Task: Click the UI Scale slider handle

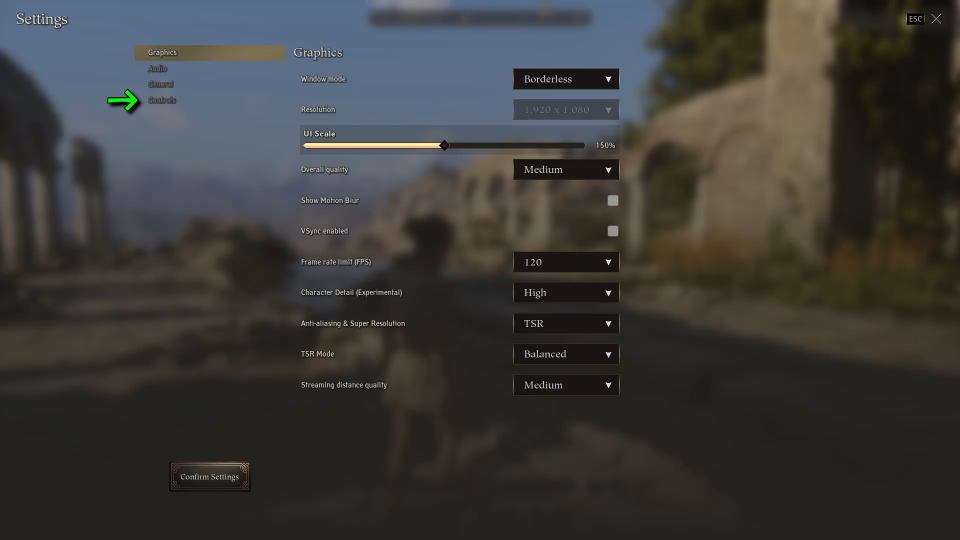Action: coord(444,145)
